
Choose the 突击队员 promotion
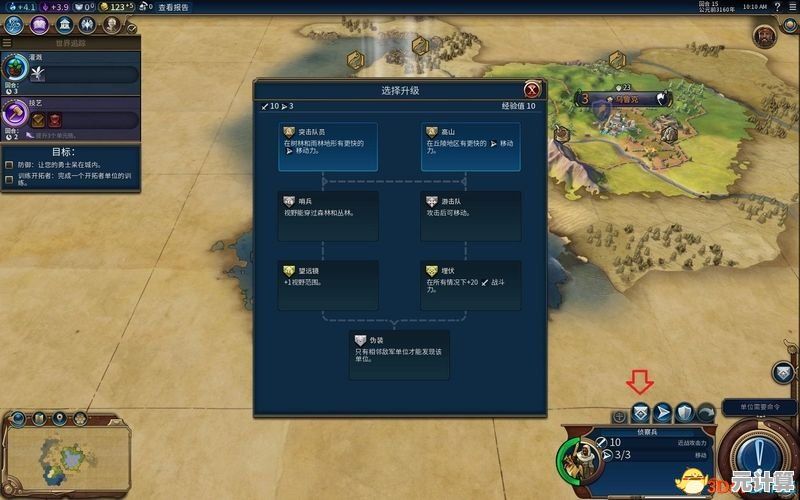pyautogui.click(x=328, y=147)
